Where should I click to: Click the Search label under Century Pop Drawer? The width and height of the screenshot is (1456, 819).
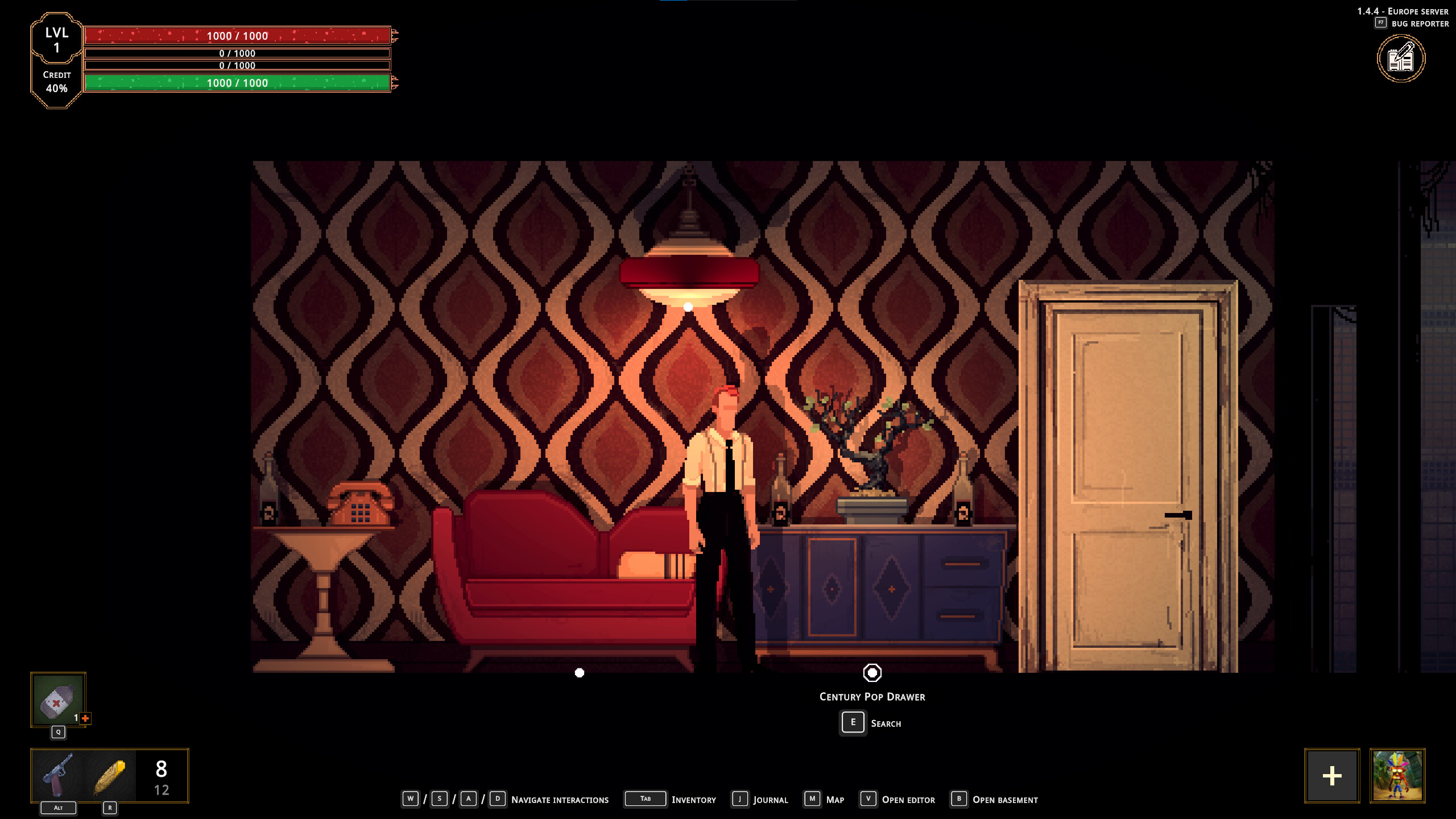(x=885, y=723)
